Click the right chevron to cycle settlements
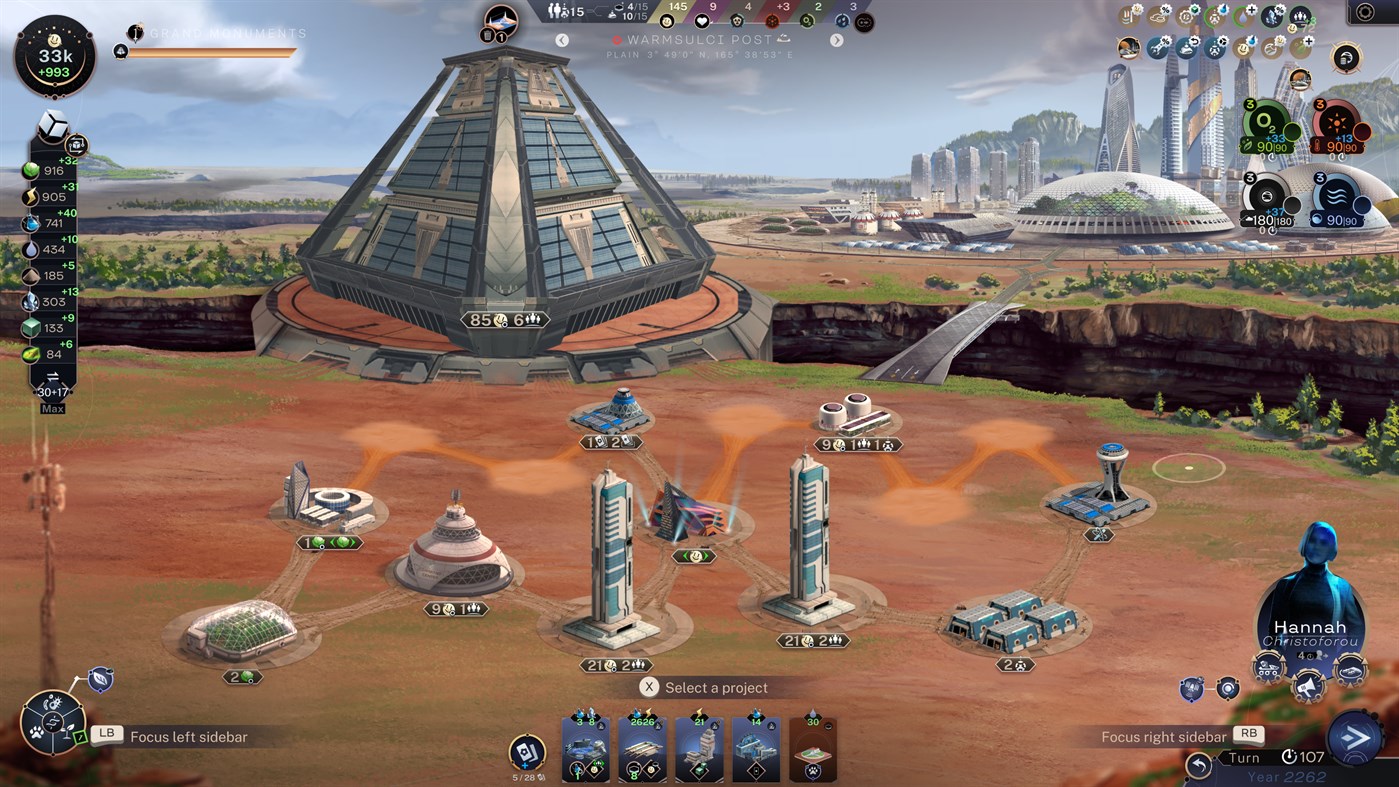 pos(837,40)
